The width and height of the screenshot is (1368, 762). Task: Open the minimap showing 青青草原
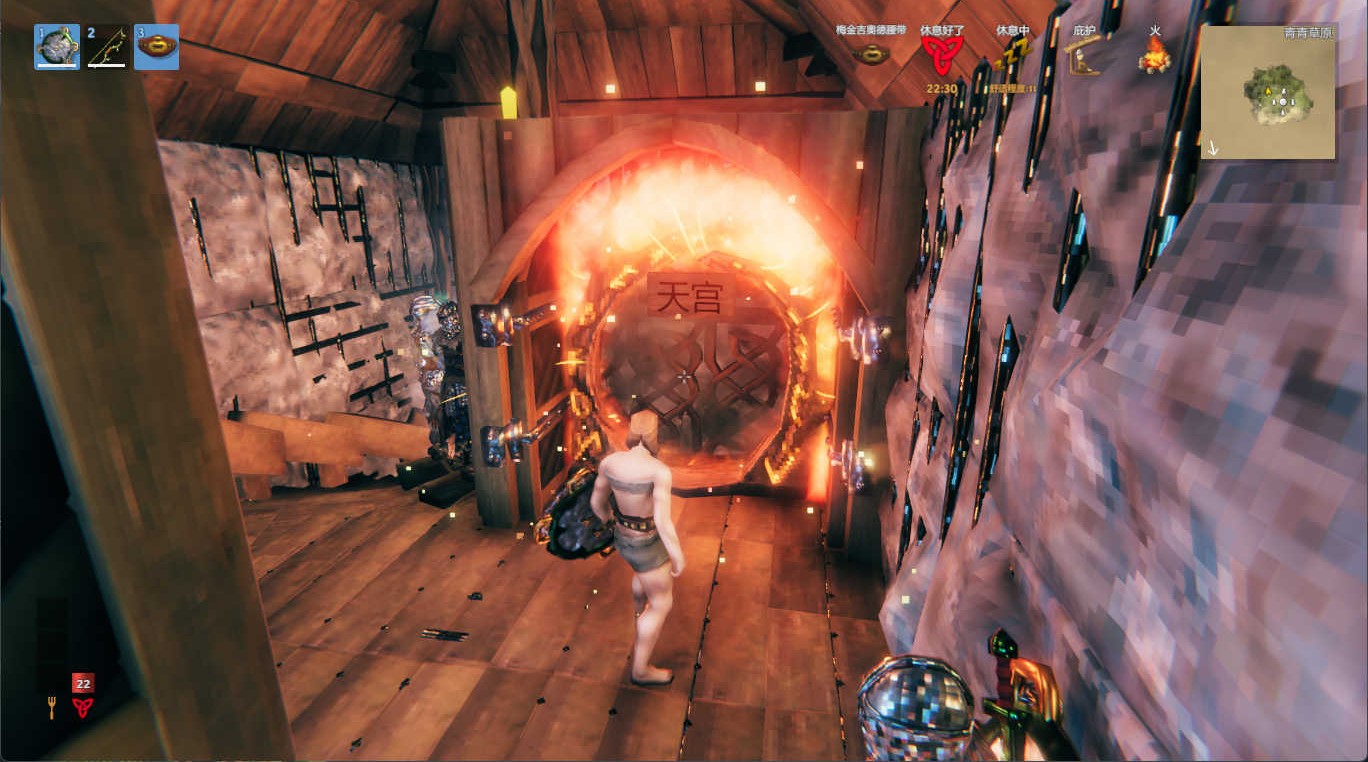tap(1267, 92)
